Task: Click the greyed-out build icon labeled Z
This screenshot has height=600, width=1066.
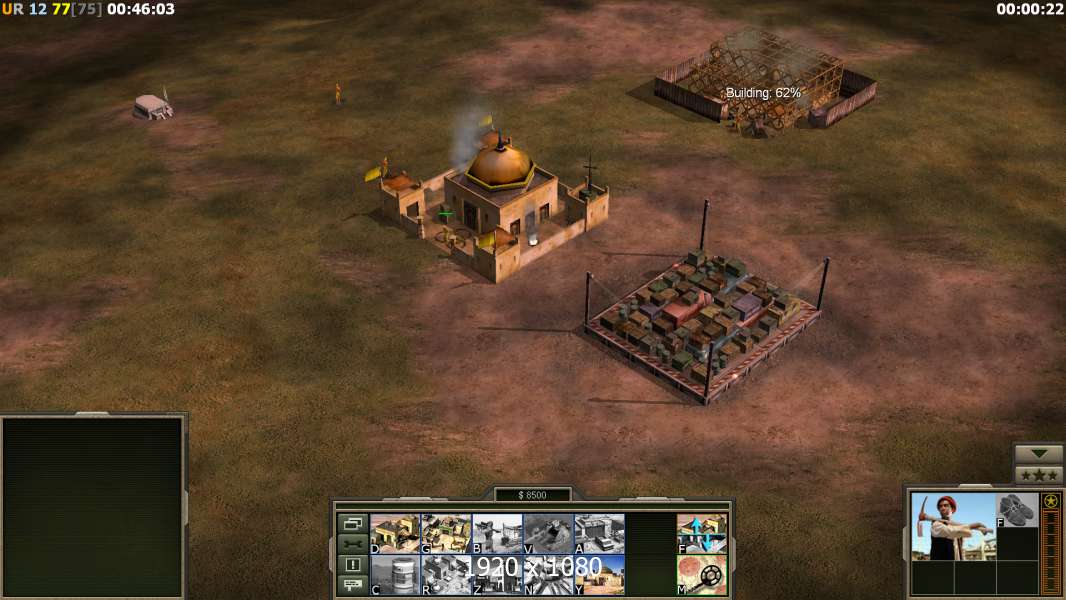Action: point(497,575)
